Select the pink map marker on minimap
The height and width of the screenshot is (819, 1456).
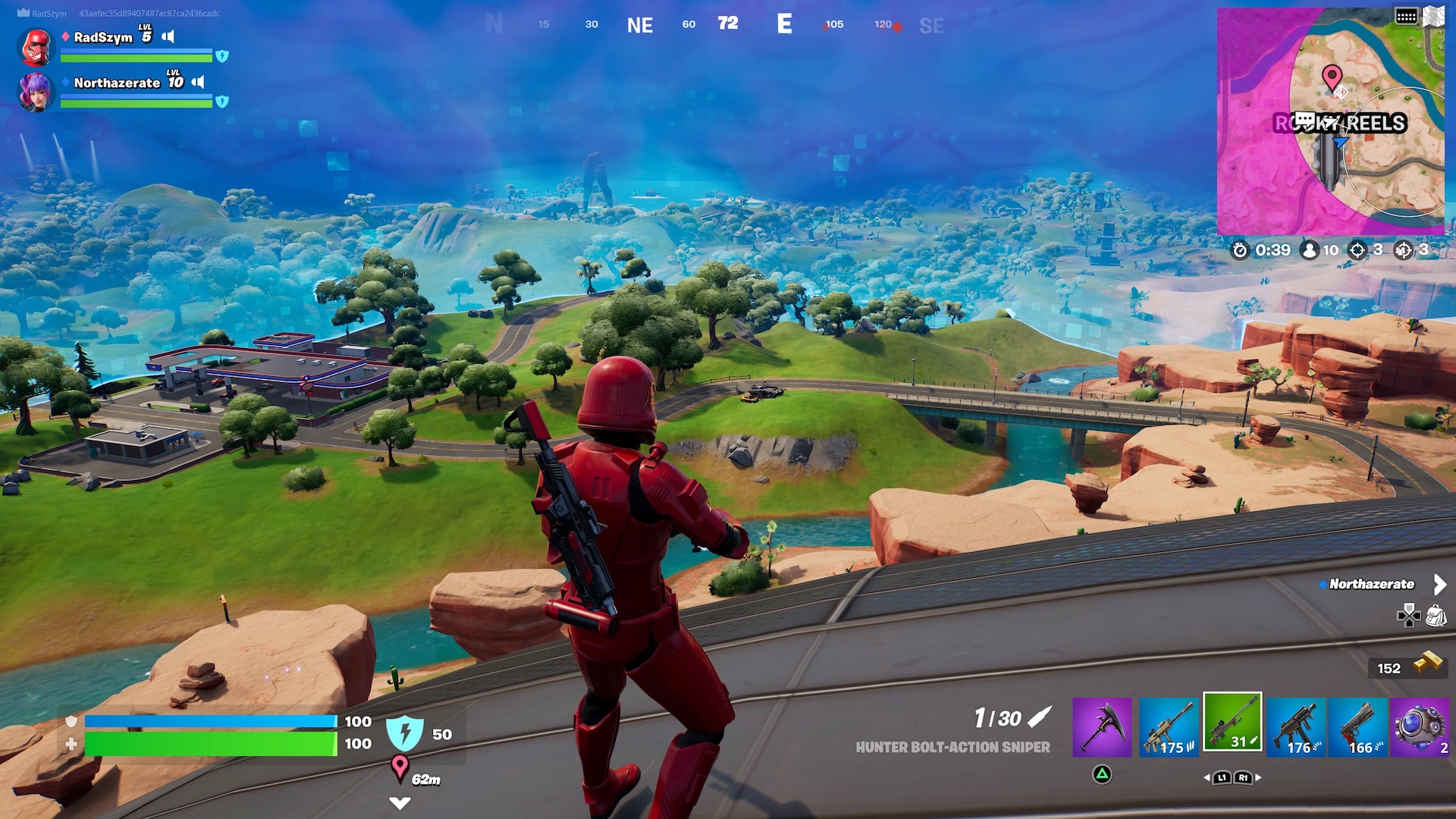pos(1332,77)
